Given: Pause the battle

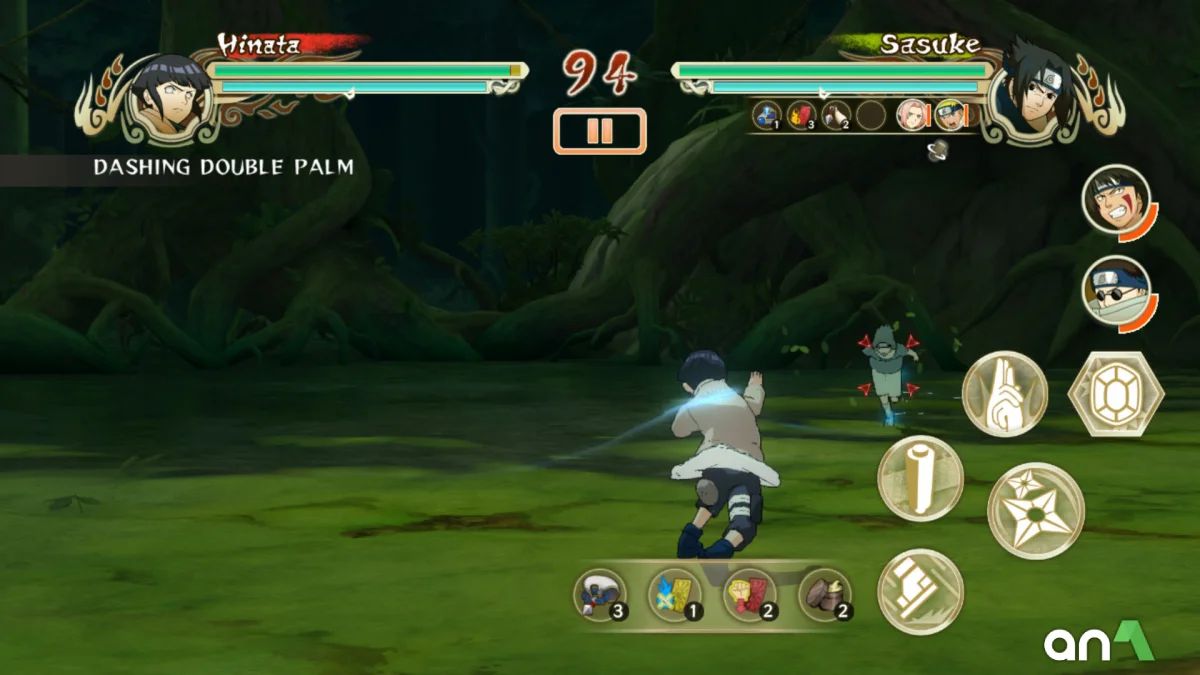Looking at the screenshot, I should point(600,131).
